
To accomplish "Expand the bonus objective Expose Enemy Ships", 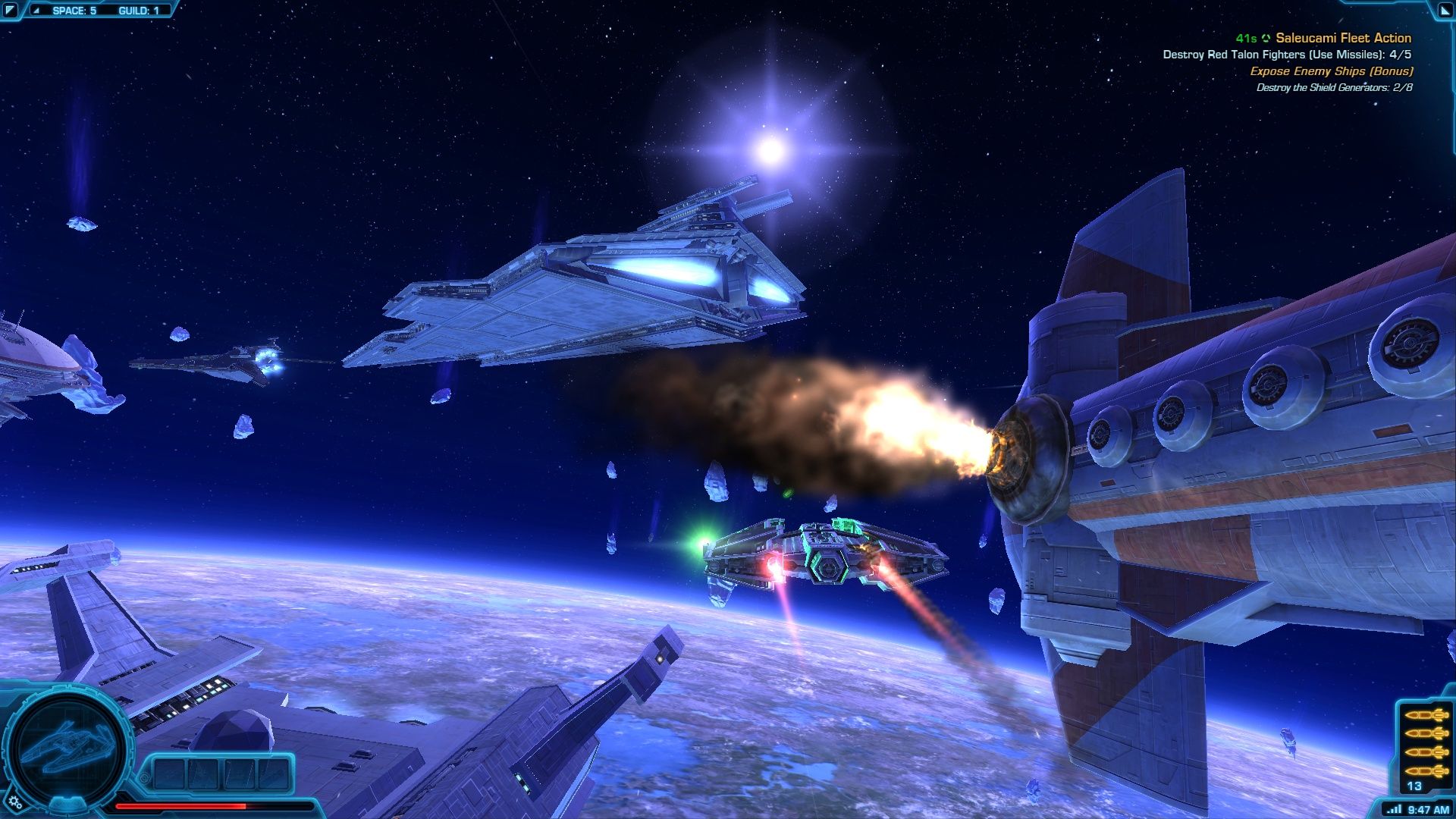I will tap(1331, 72).
